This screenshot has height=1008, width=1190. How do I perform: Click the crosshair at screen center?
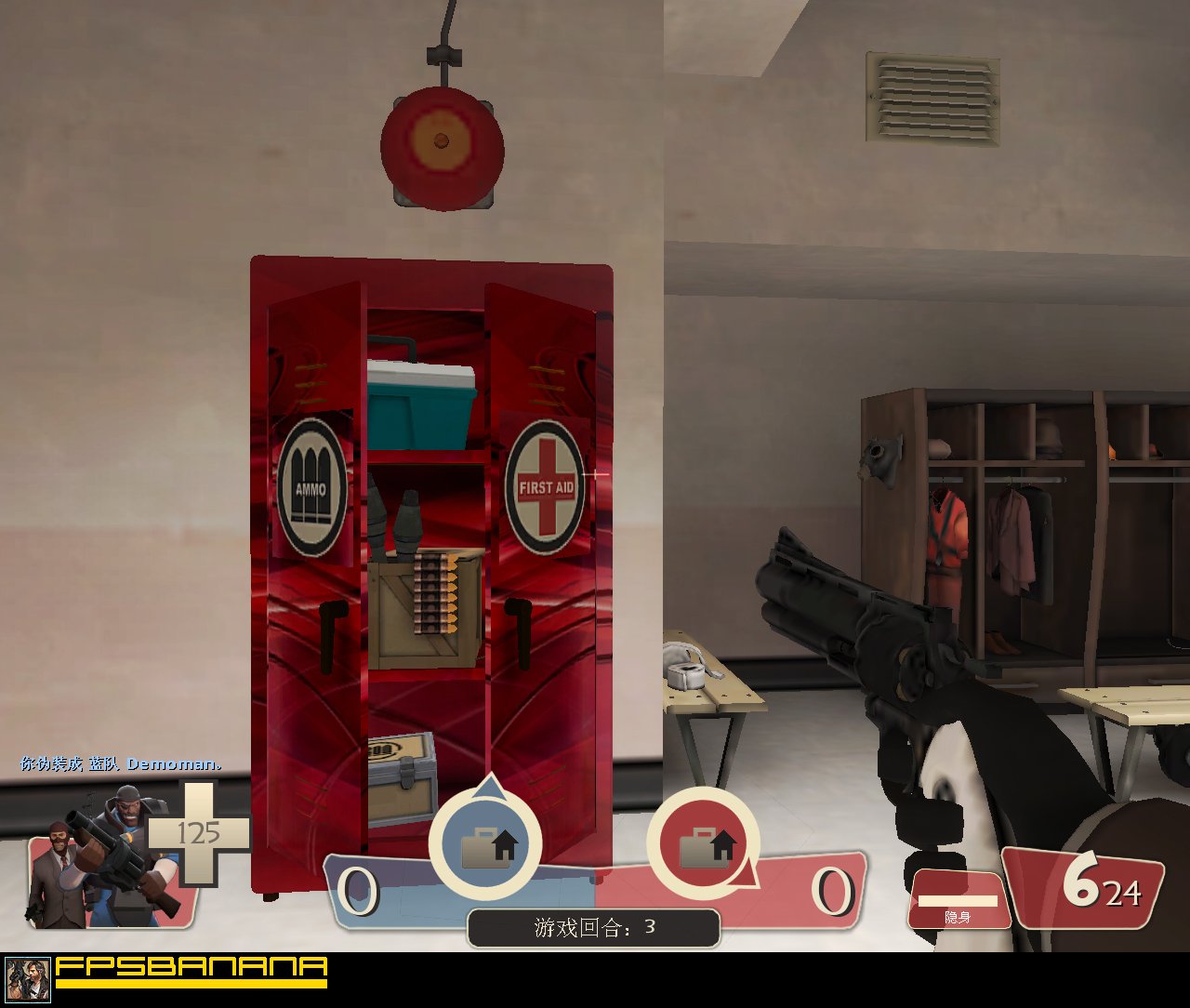pos(595,474)
